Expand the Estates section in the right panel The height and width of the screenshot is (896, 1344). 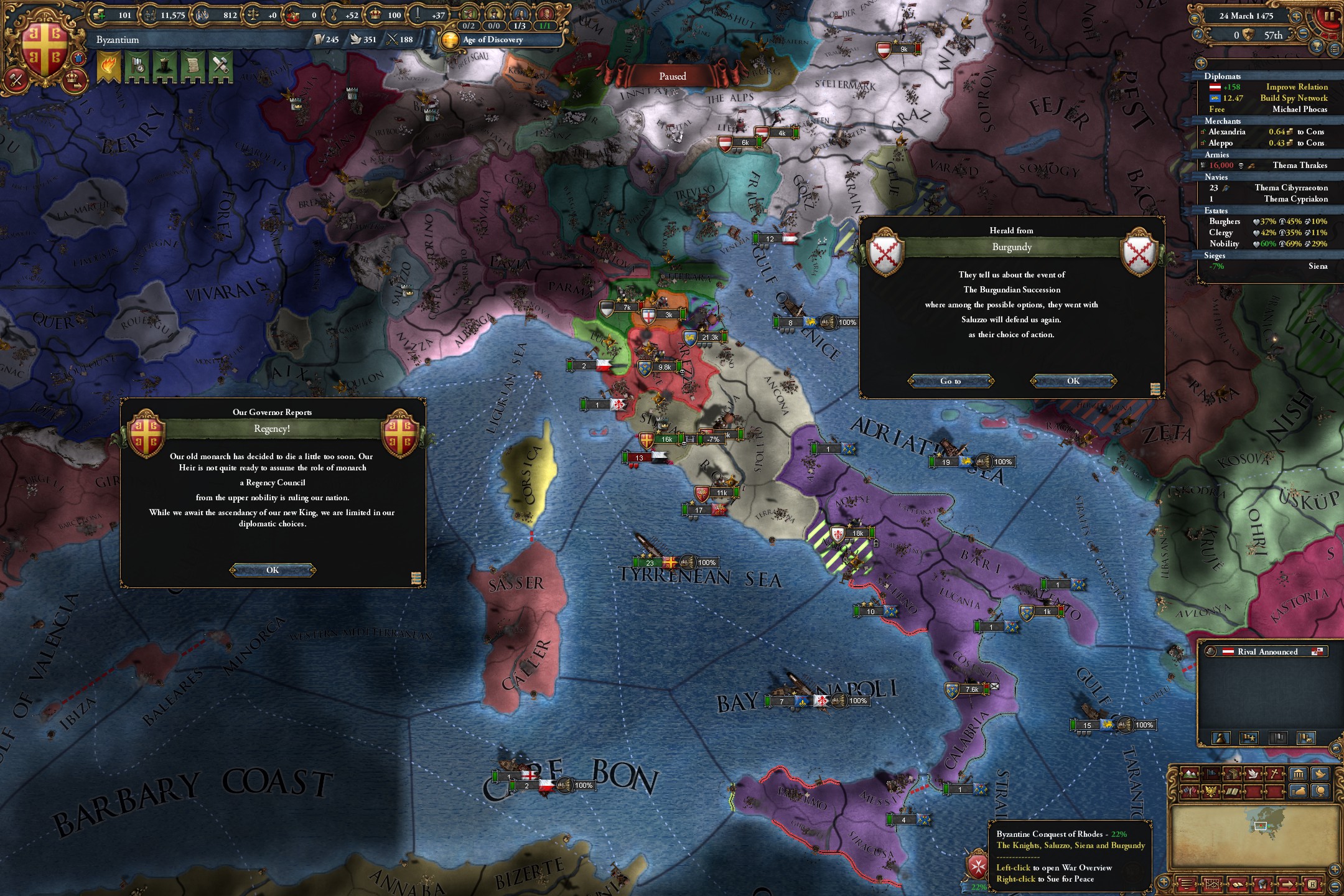1215,210
